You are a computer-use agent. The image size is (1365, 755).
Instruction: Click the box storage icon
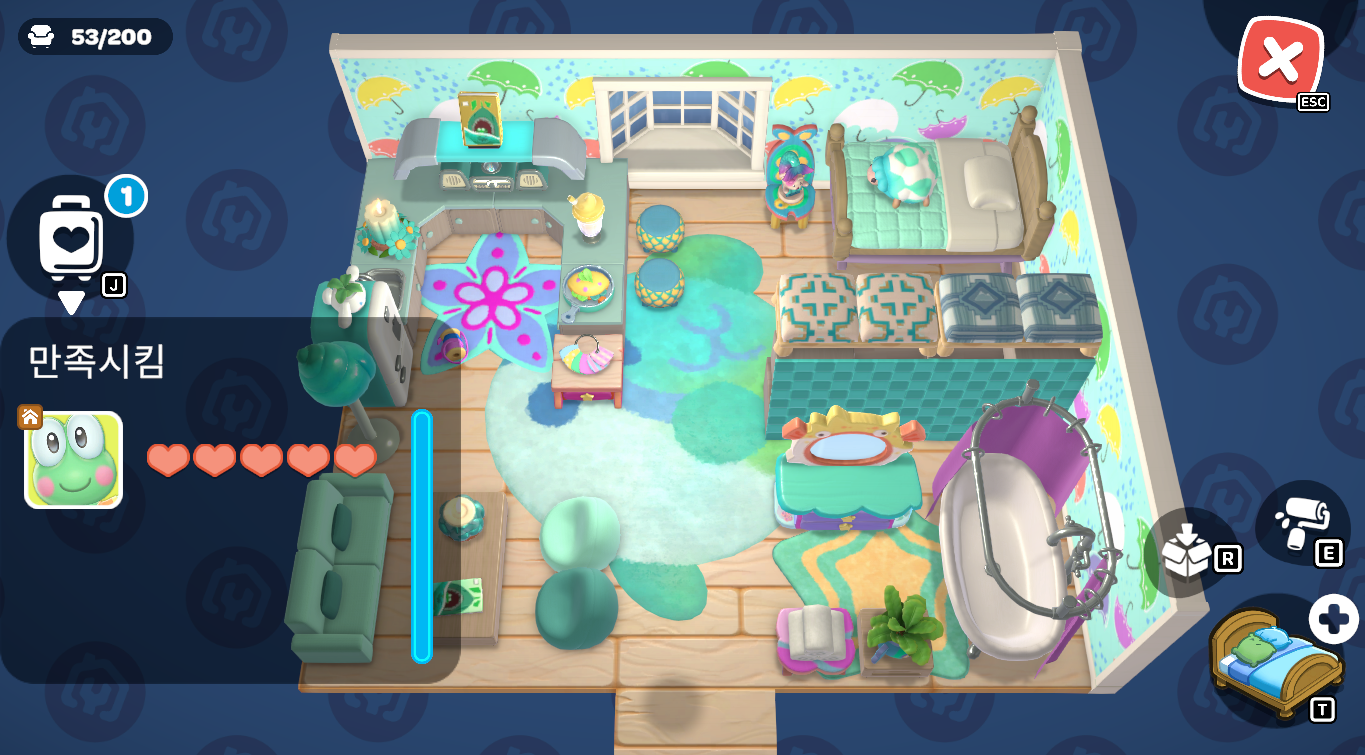pyautogui.click(x=1187, y=551)
